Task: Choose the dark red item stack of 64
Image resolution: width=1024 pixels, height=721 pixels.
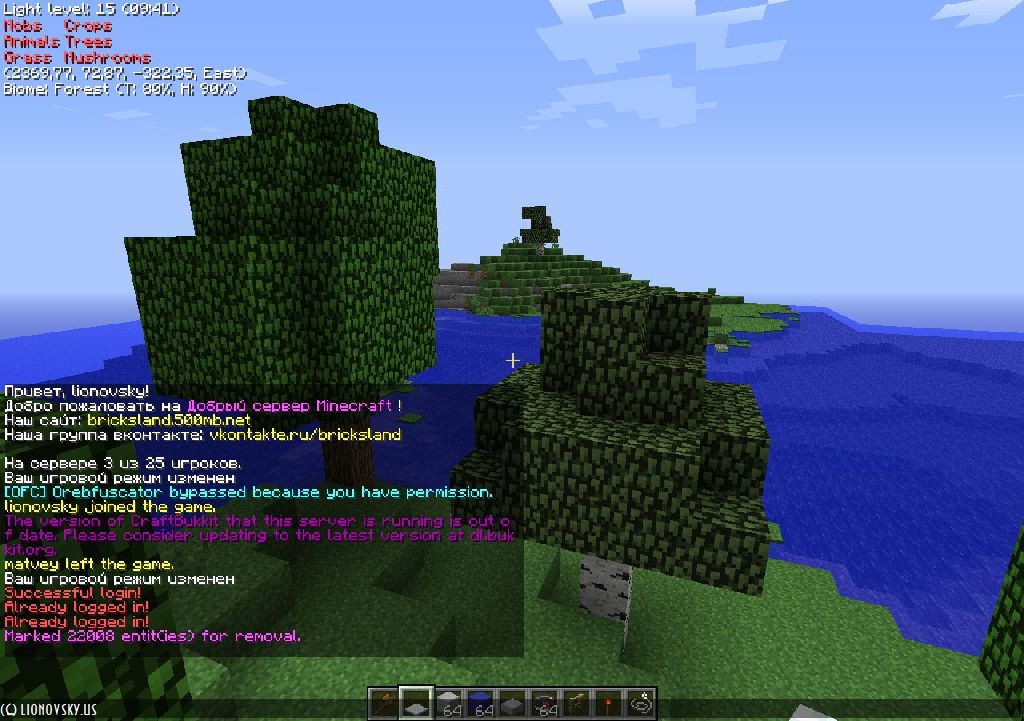Action: [545, 704]
